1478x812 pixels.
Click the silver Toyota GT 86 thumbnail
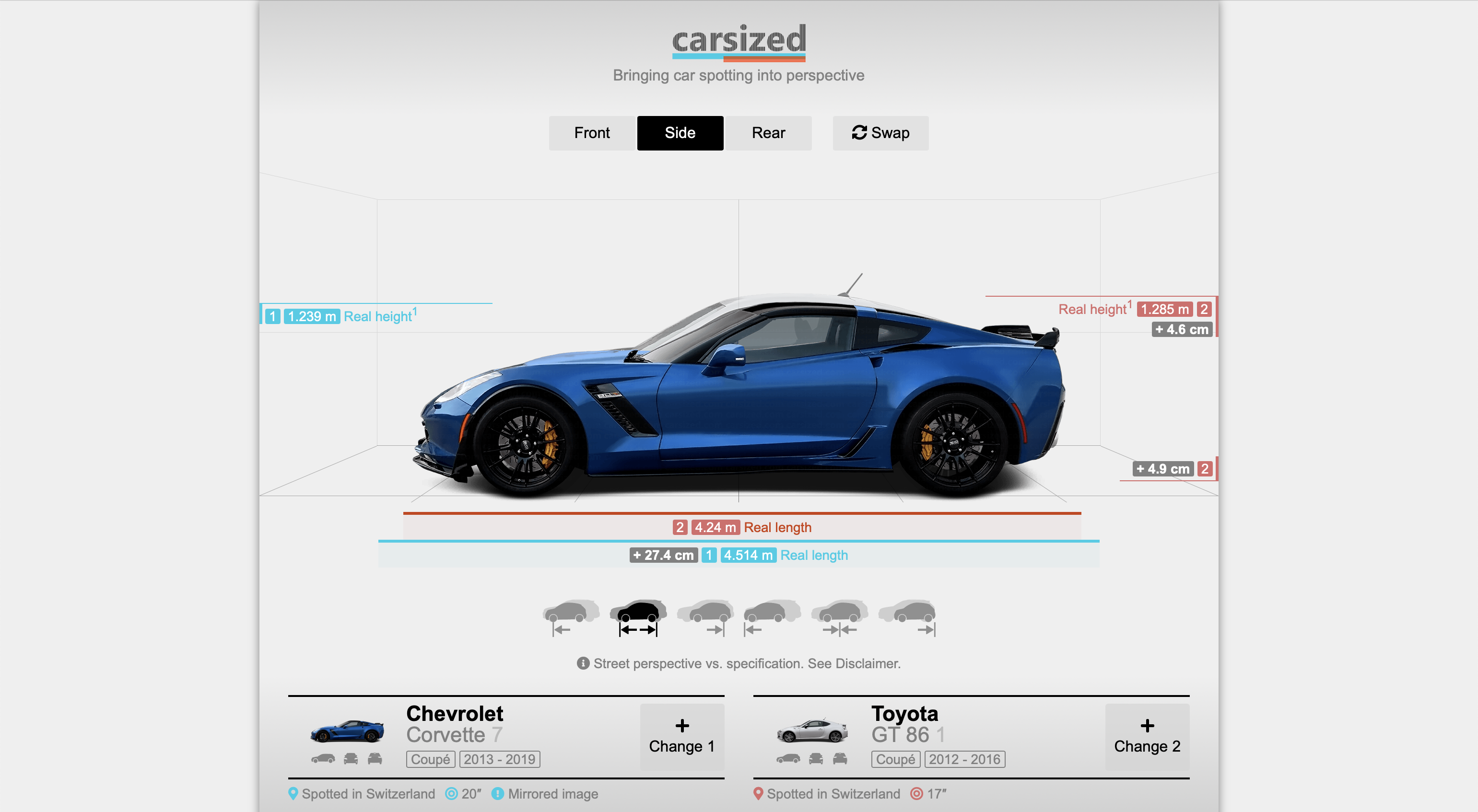812,731
